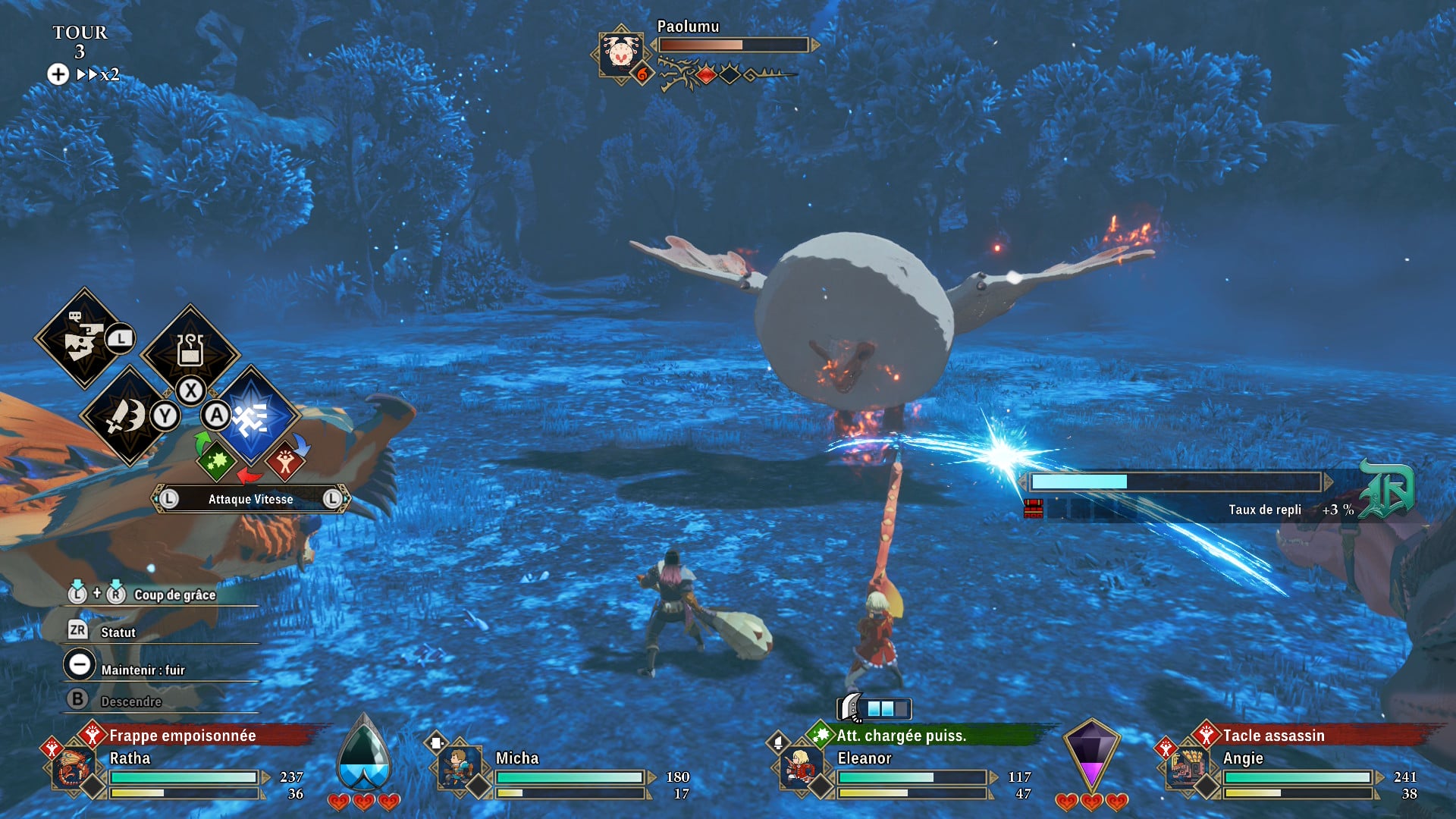Select the Descendre dismount option
Image resolution: width=1456 pixels, height=819 pixels.
(130, 701)
